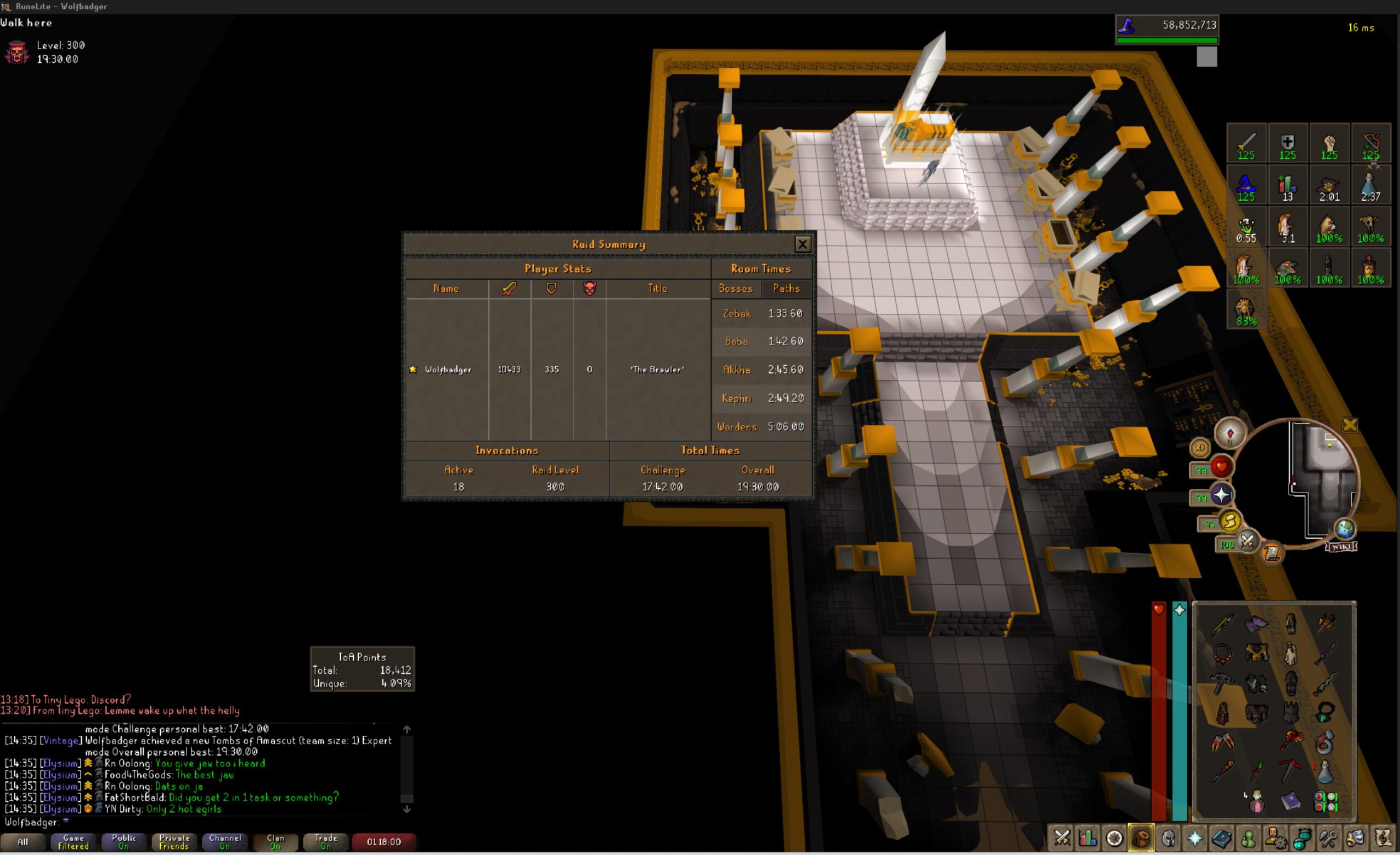This screenshot has height=855, width=1400.
Task: Open the Trade chat tab
Action: tap(325, 842)
